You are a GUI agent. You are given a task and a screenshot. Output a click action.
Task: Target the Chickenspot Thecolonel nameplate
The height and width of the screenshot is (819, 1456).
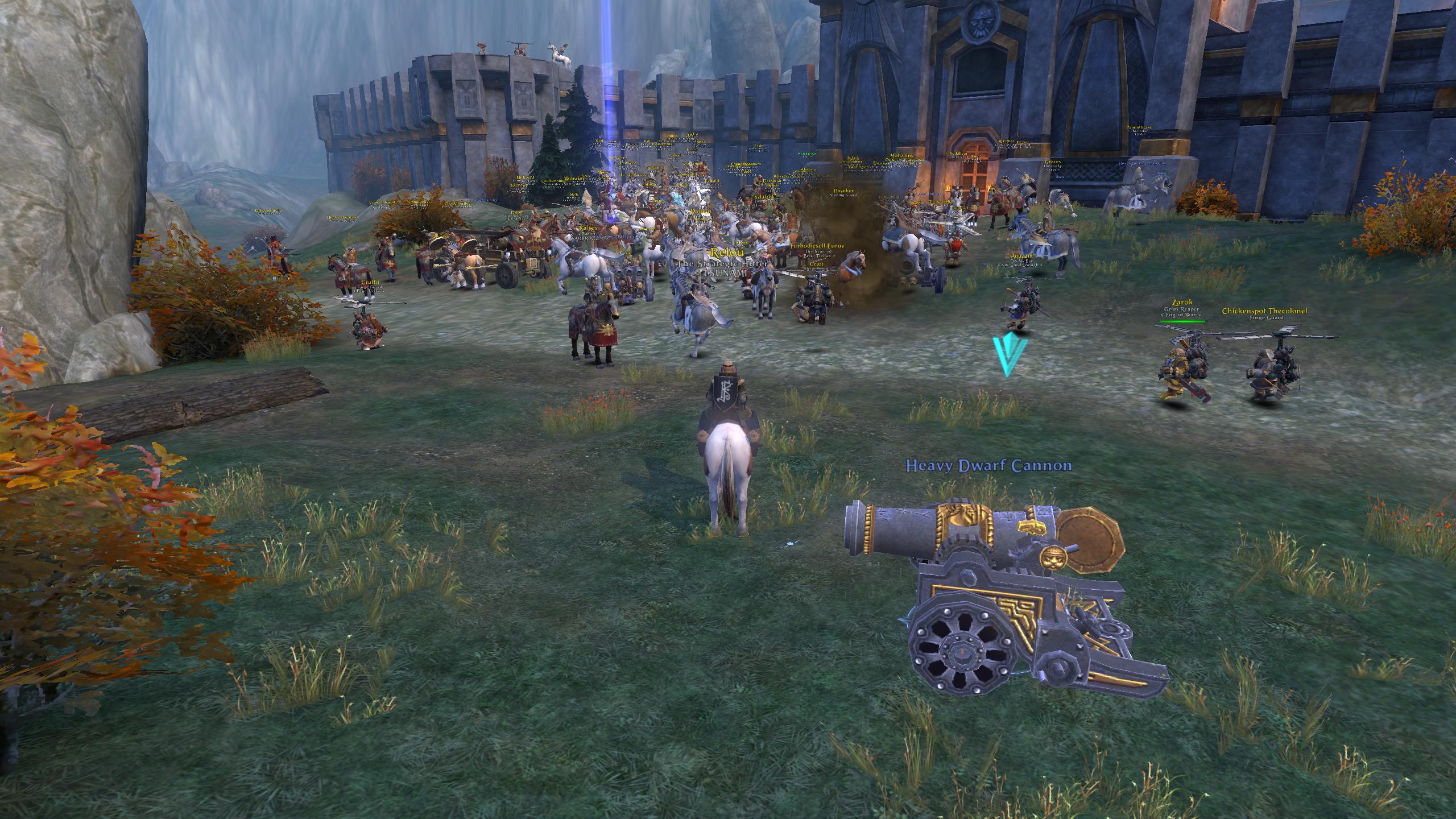point(1264,311)
